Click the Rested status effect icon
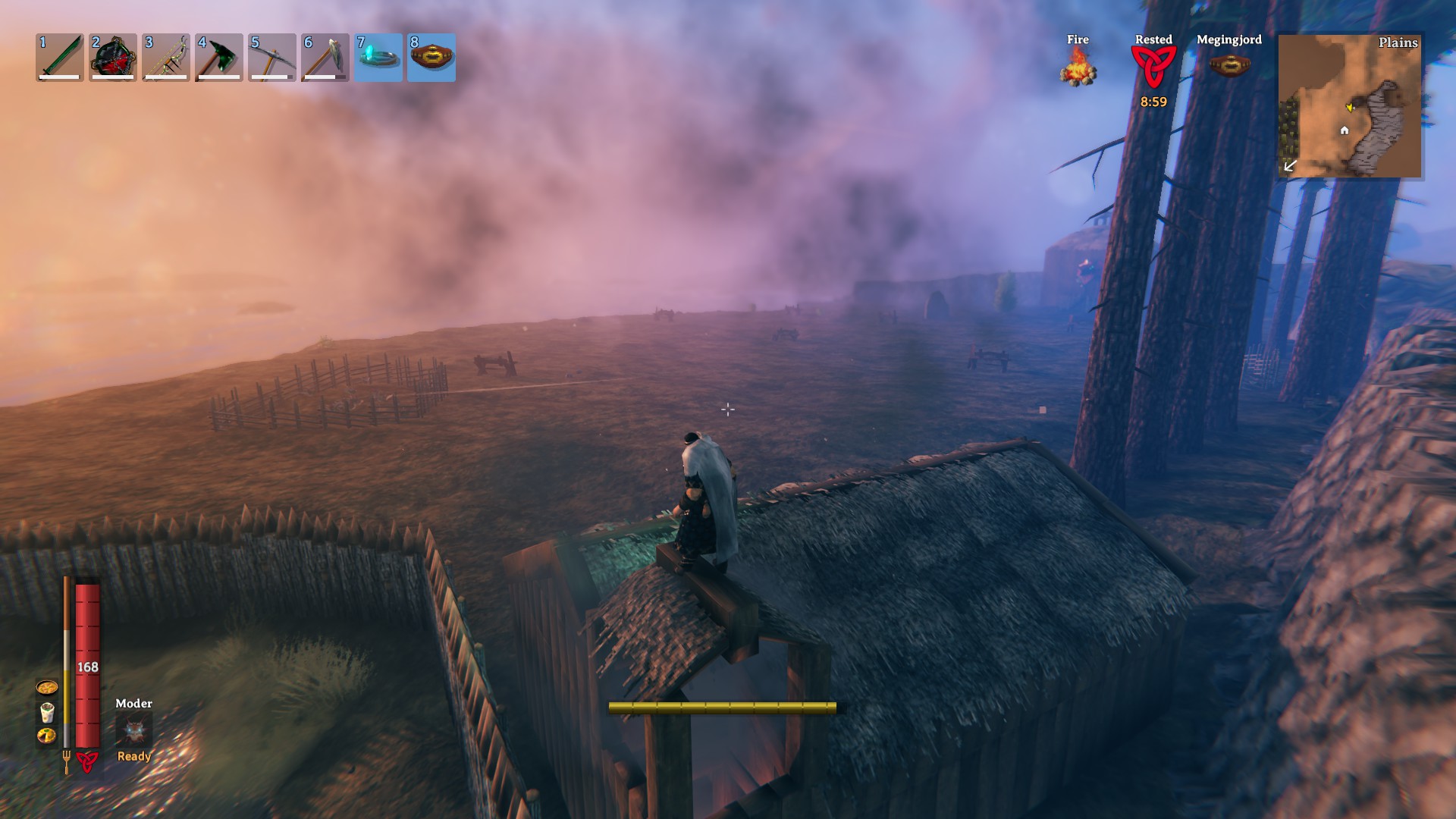The height and width of the screenshot is (819, 1456). [1153, 67]
